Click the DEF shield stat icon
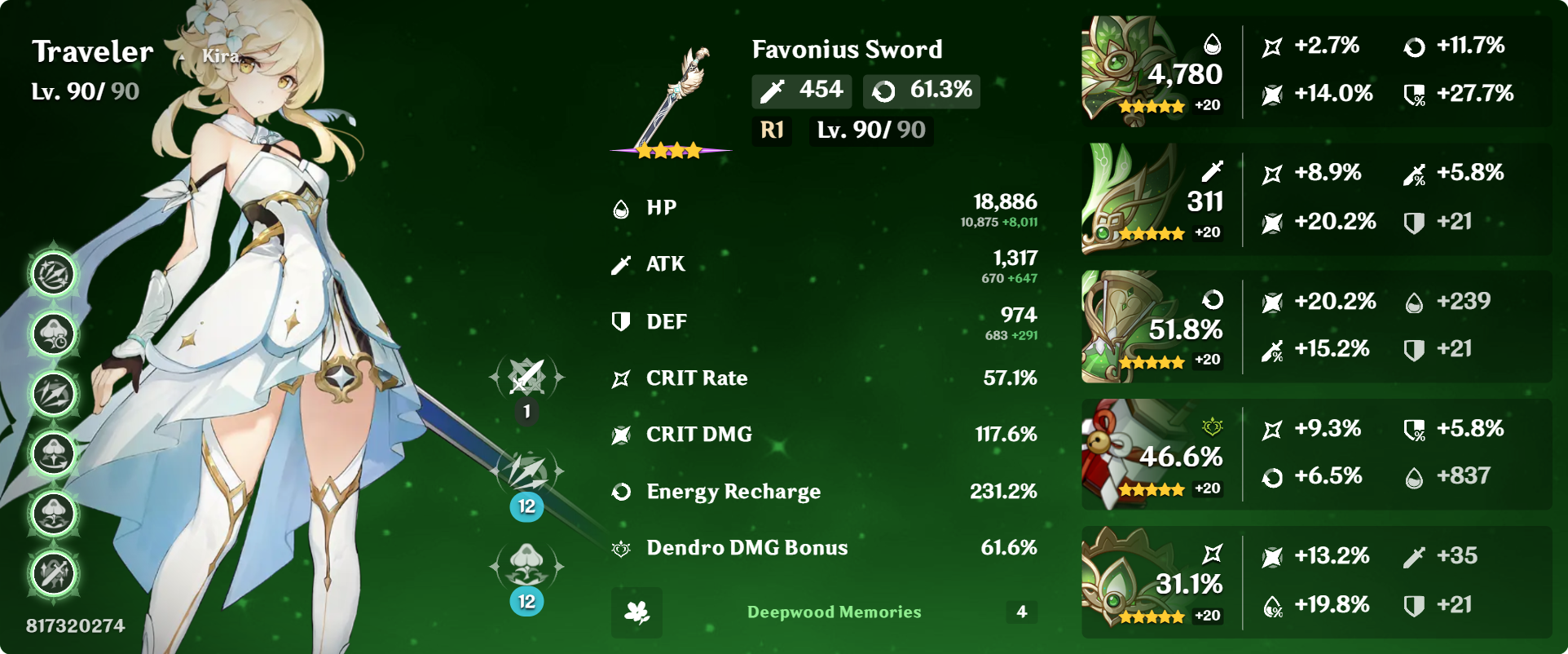Image resolution: width=1568 pixels, height=654 pixels. [x=621, y=321]
